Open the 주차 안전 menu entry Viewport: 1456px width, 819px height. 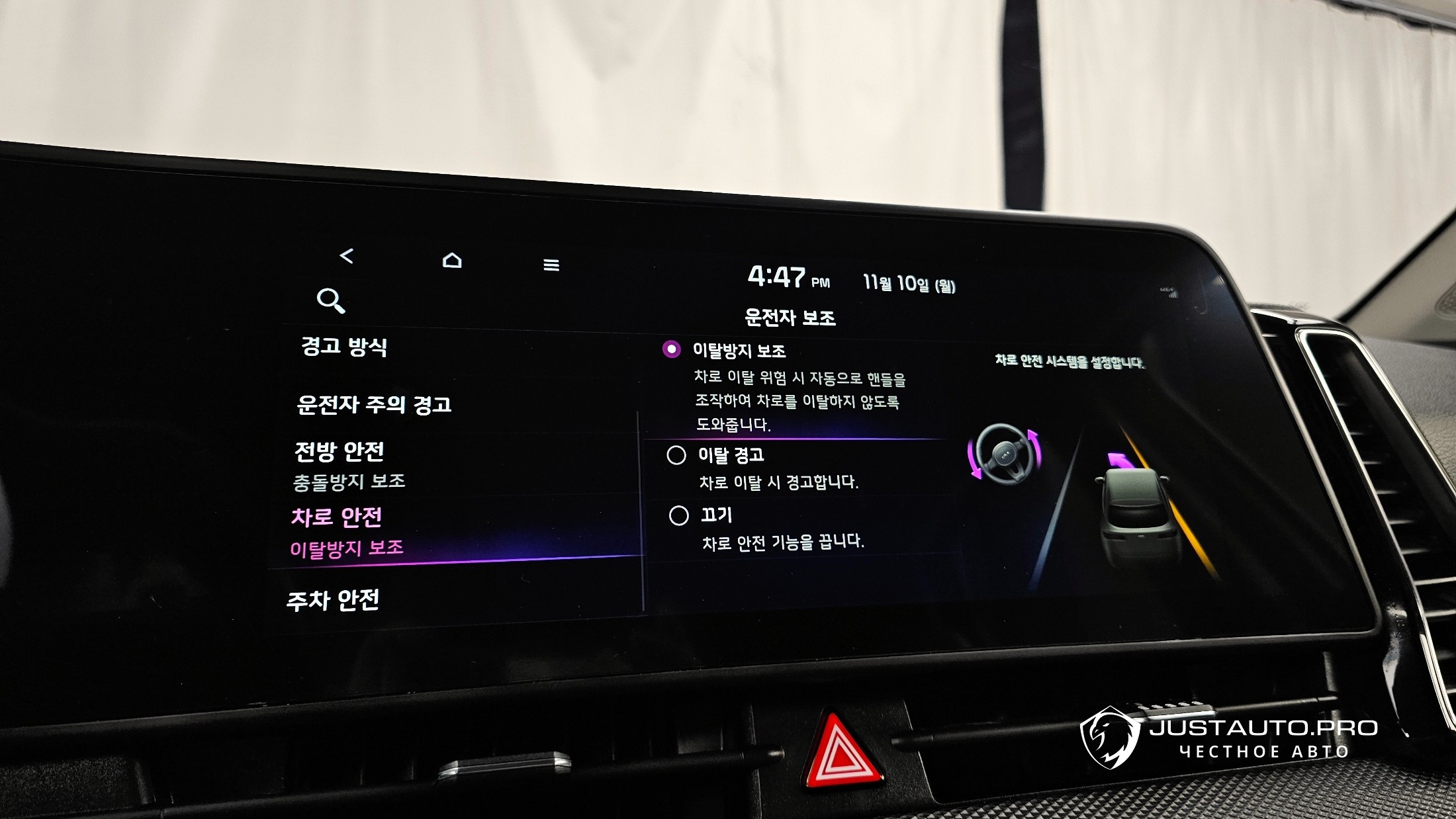point(333,600)
